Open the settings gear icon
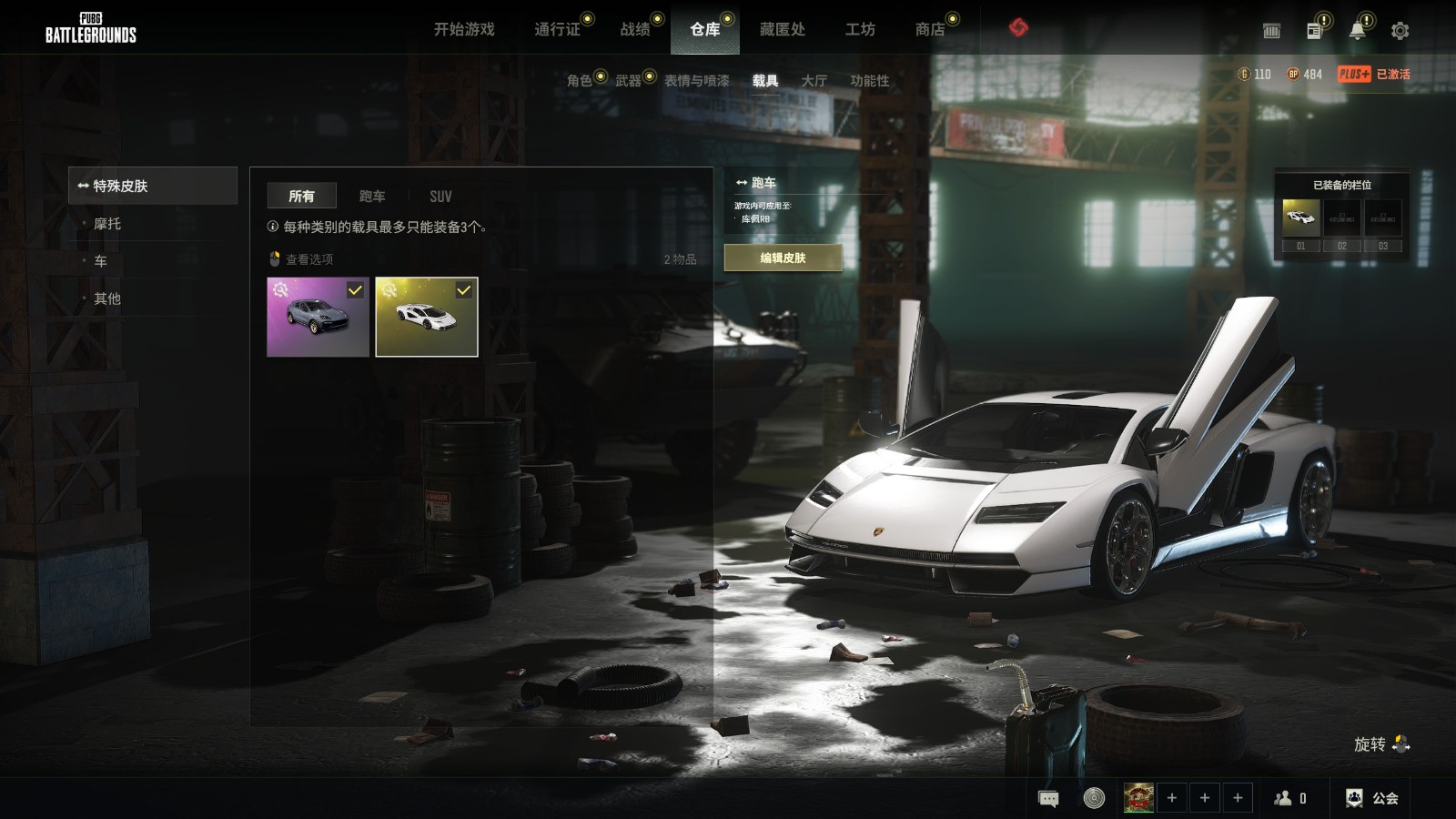Screen dimensions: 1456x819 tap(1400, 31)
